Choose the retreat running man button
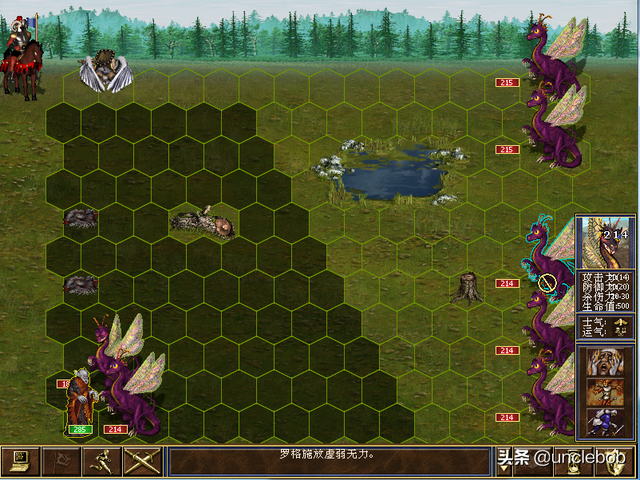Screen dimensions: 640x480 tap(100, 461)
